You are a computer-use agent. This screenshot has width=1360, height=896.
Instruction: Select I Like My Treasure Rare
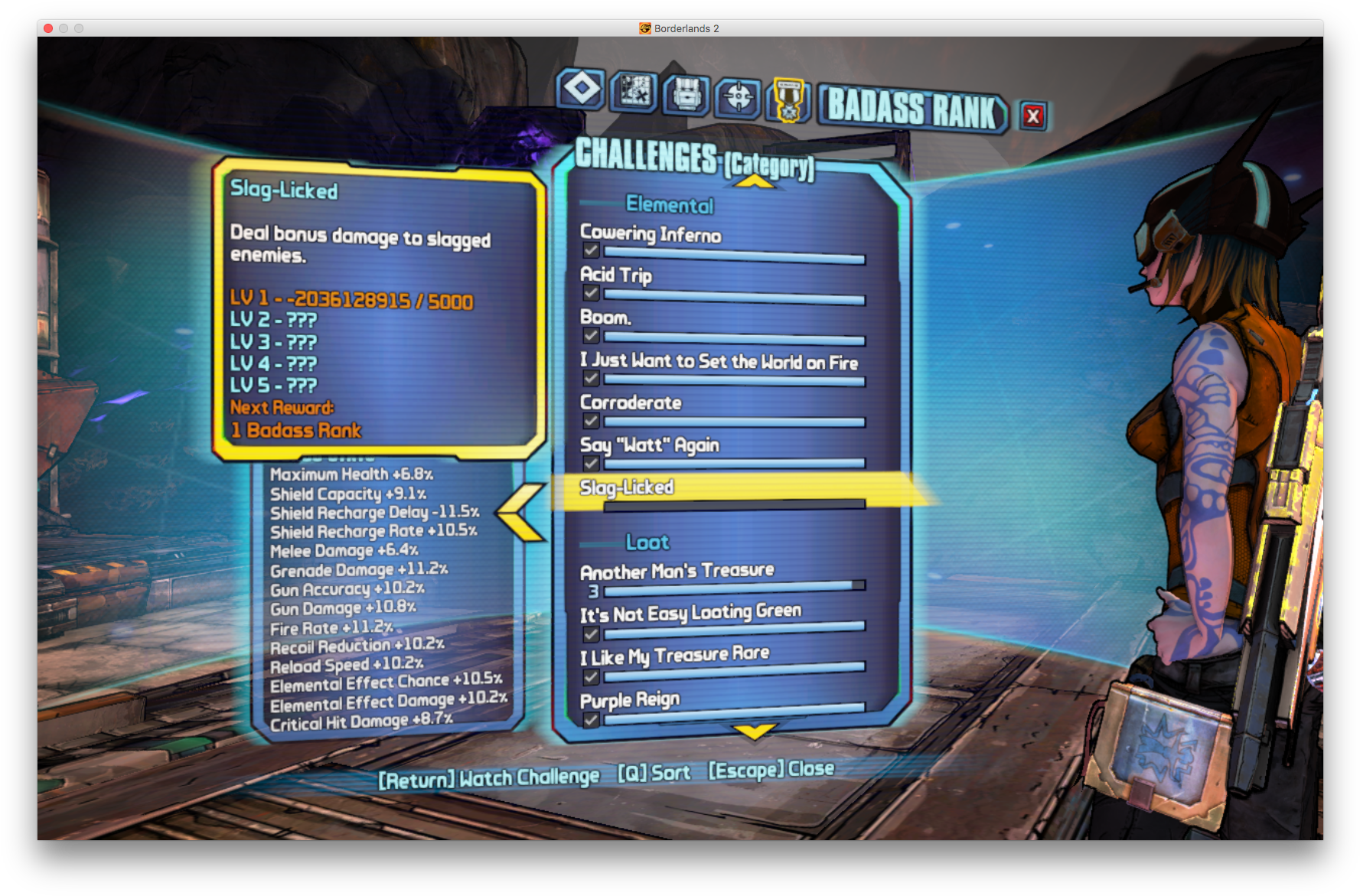click(x=674, y=656)
